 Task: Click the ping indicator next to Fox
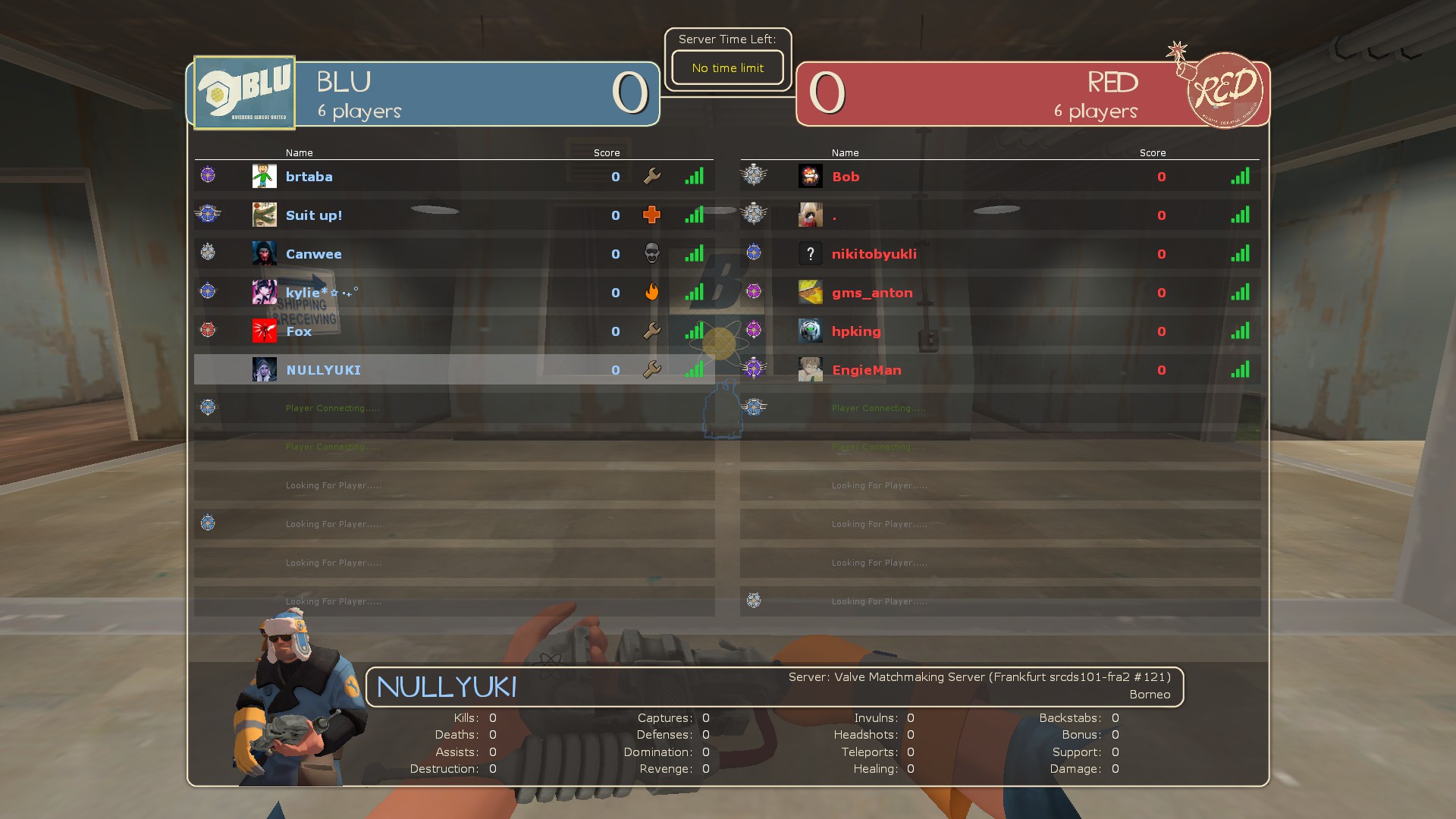tap(695, 331)
